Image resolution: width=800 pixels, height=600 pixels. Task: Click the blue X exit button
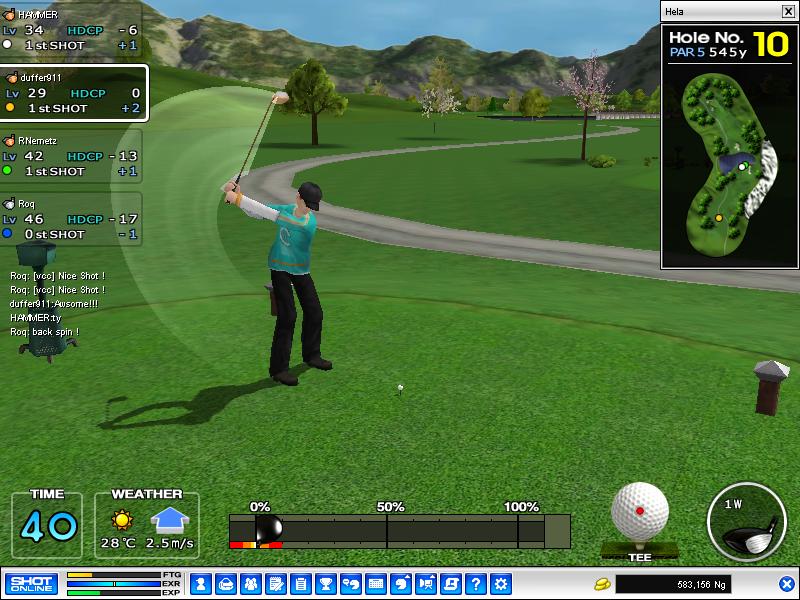787,584
